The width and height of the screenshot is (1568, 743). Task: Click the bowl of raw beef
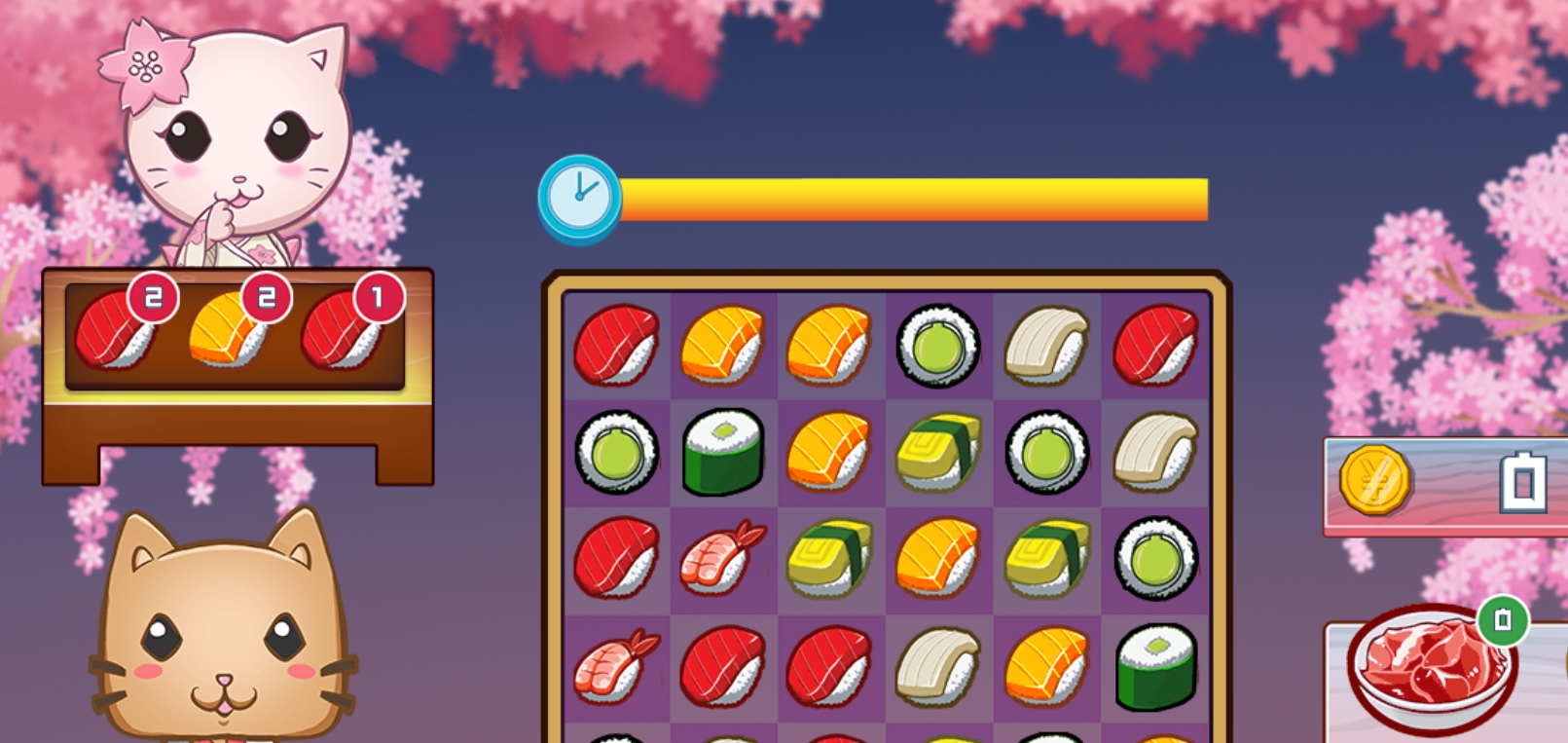[1431, 680]
